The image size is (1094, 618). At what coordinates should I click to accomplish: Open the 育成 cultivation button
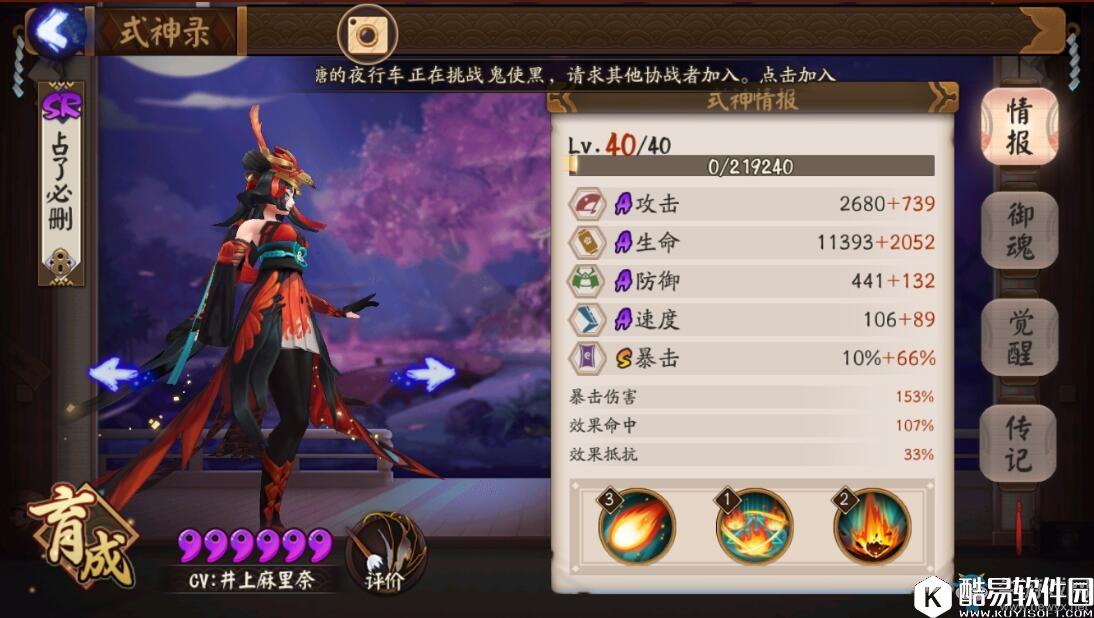click(82, 537)
